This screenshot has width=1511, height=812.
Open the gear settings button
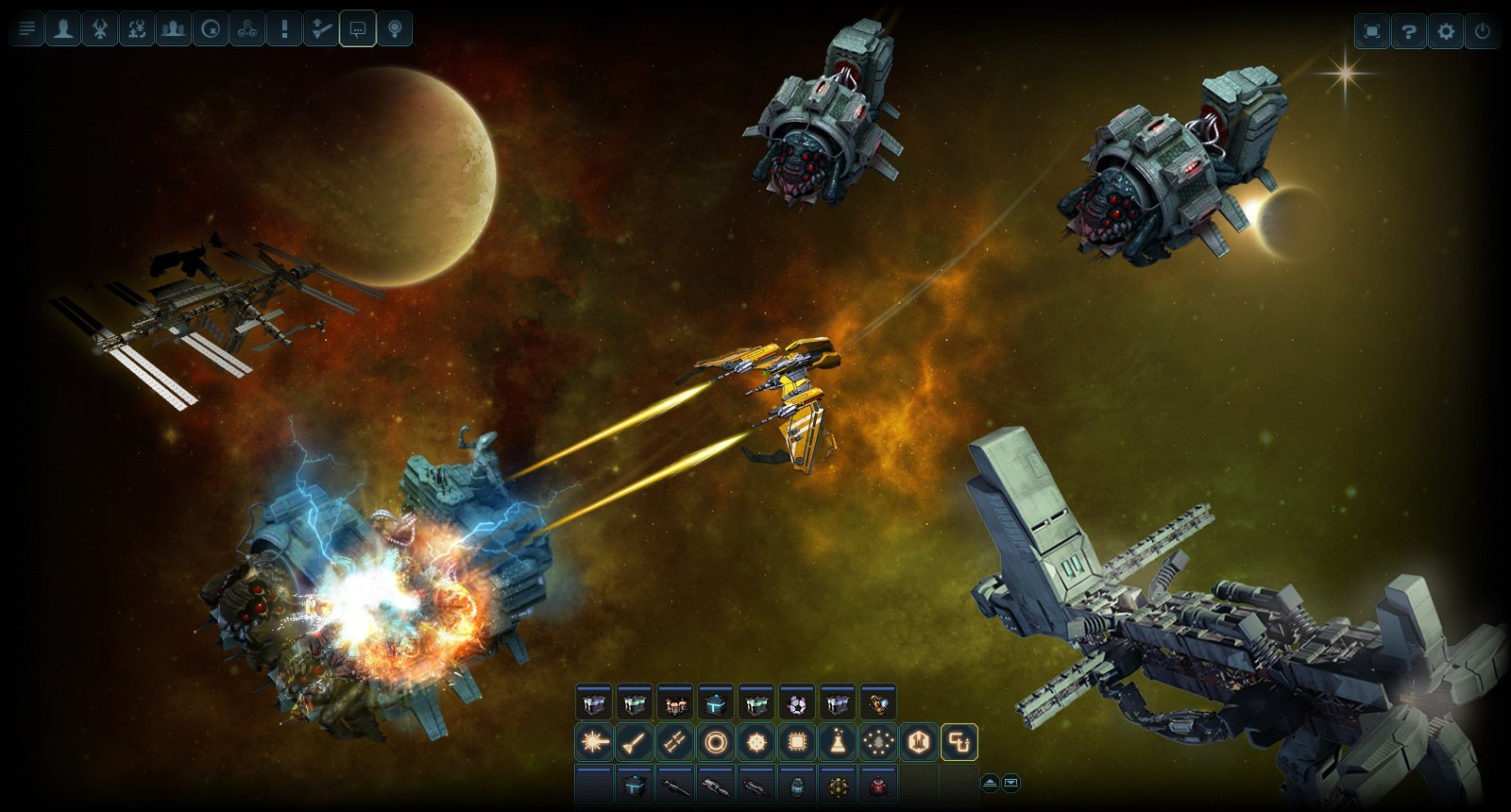pyautogui.click(x=1446, y=32)
